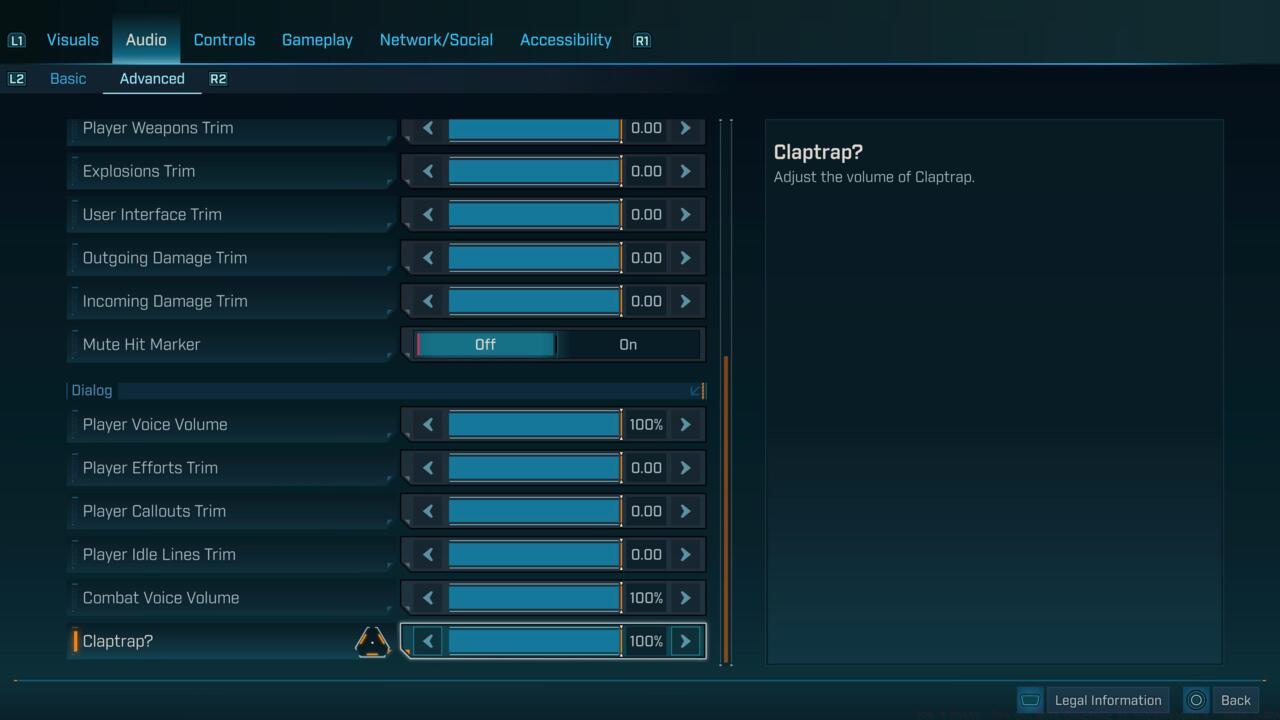Toggle Mute Hit Marker to On
The image size is (1280, 720).
pos(627,344)
